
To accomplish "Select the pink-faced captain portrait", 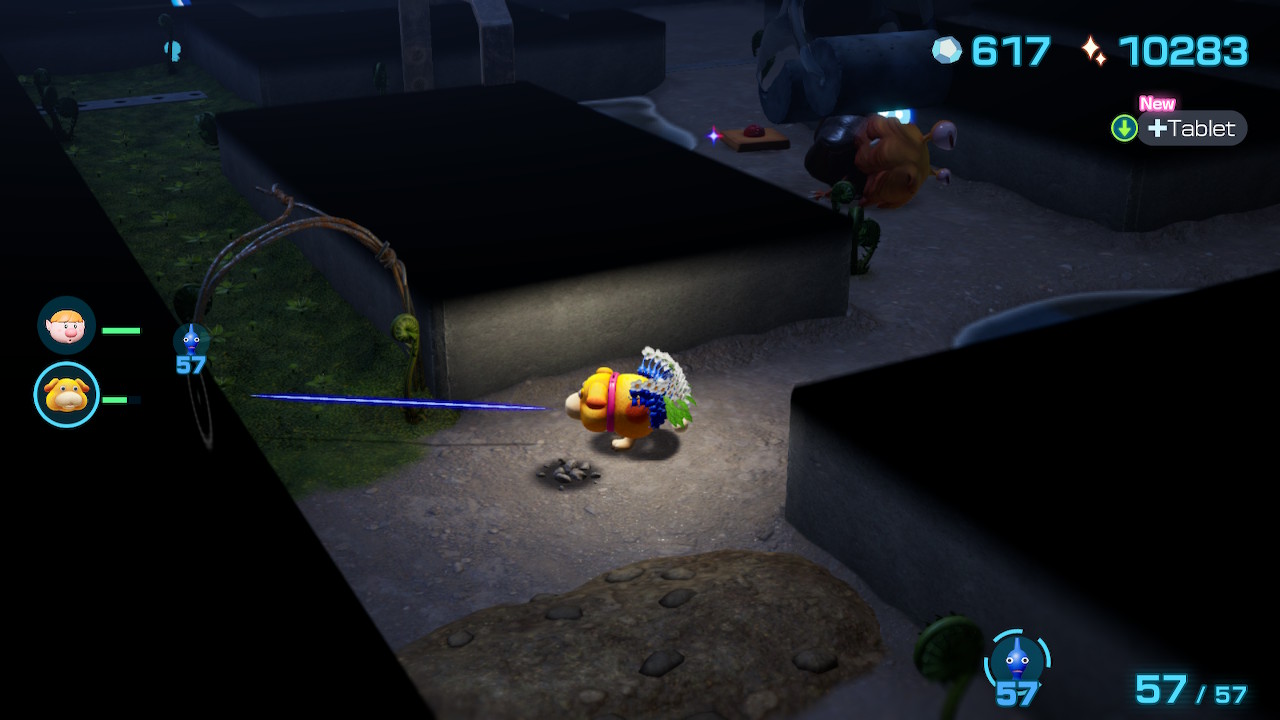I will coord(66,325).
